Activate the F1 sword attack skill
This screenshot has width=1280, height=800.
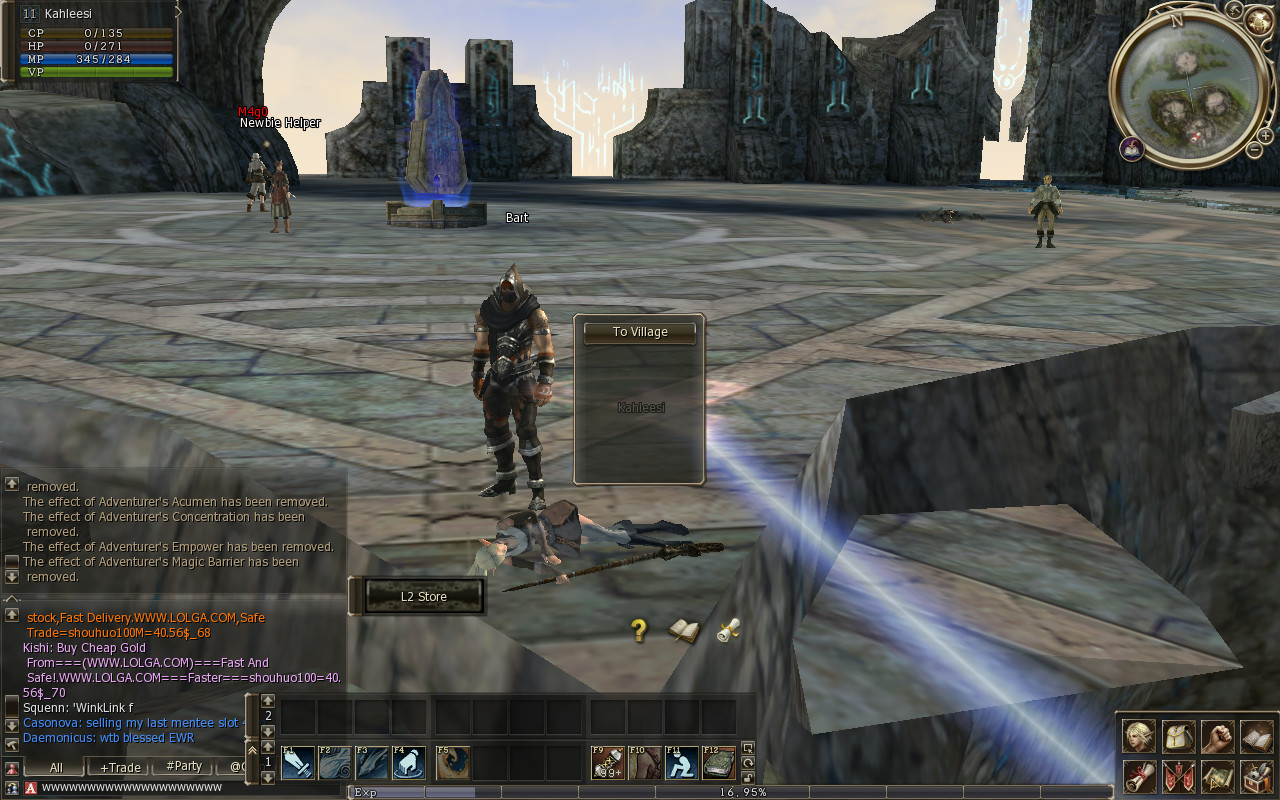tap(298, 763)
